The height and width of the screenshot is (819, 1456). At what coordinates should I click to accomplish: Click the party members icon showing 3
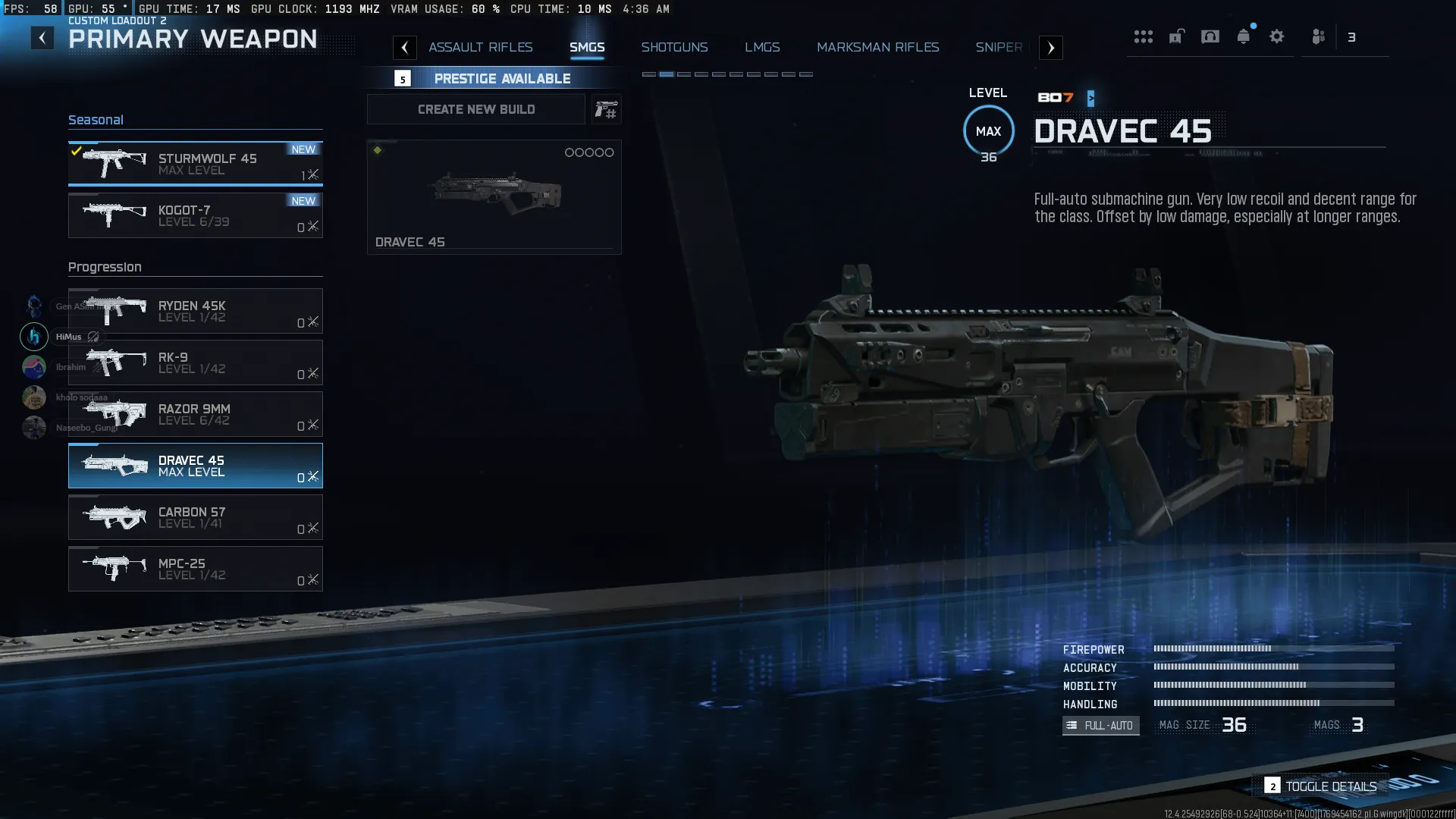[1318, 36]
